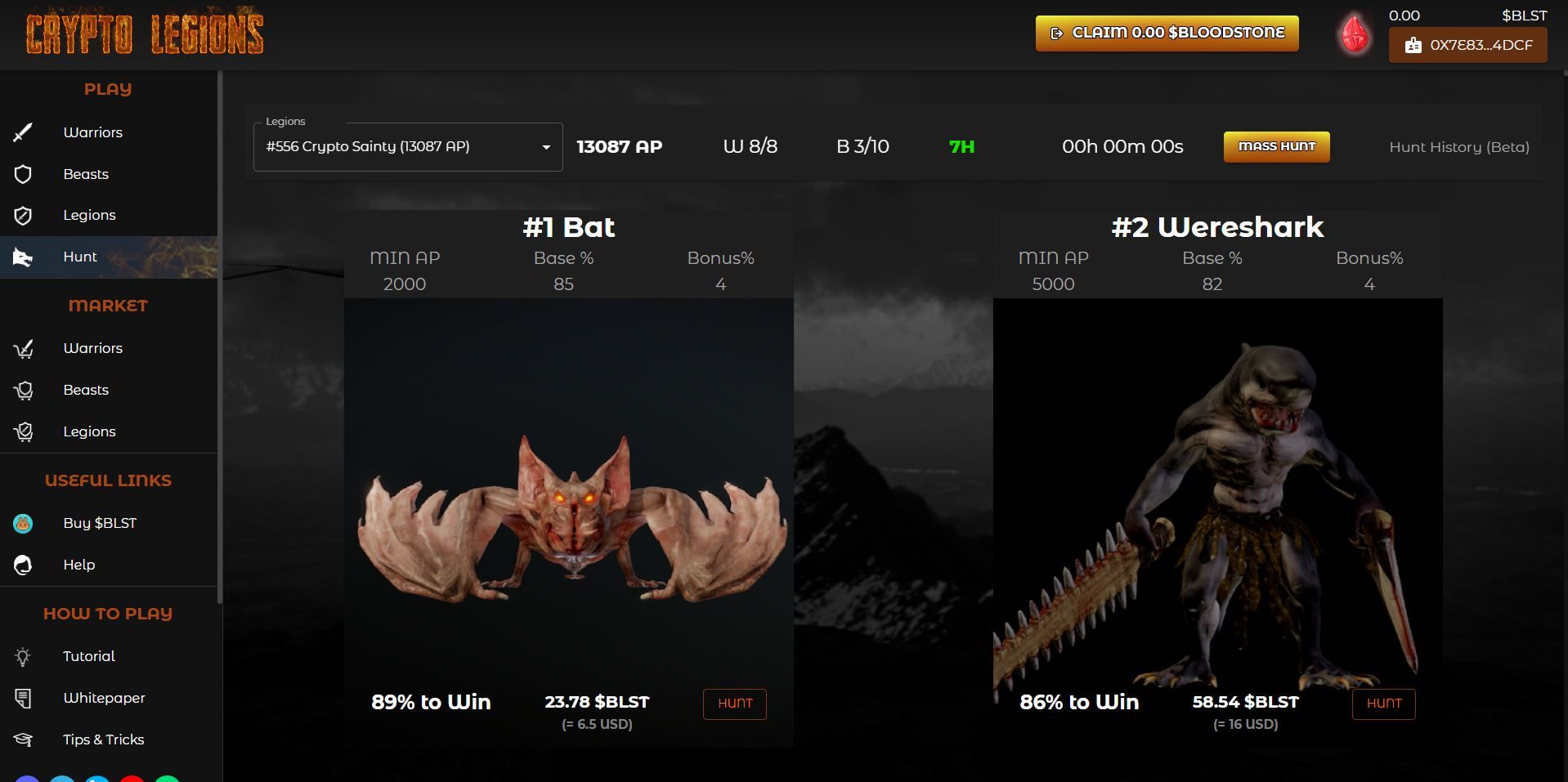Claim the 0.00 $Bloodstone reward

coord(1167,34)
